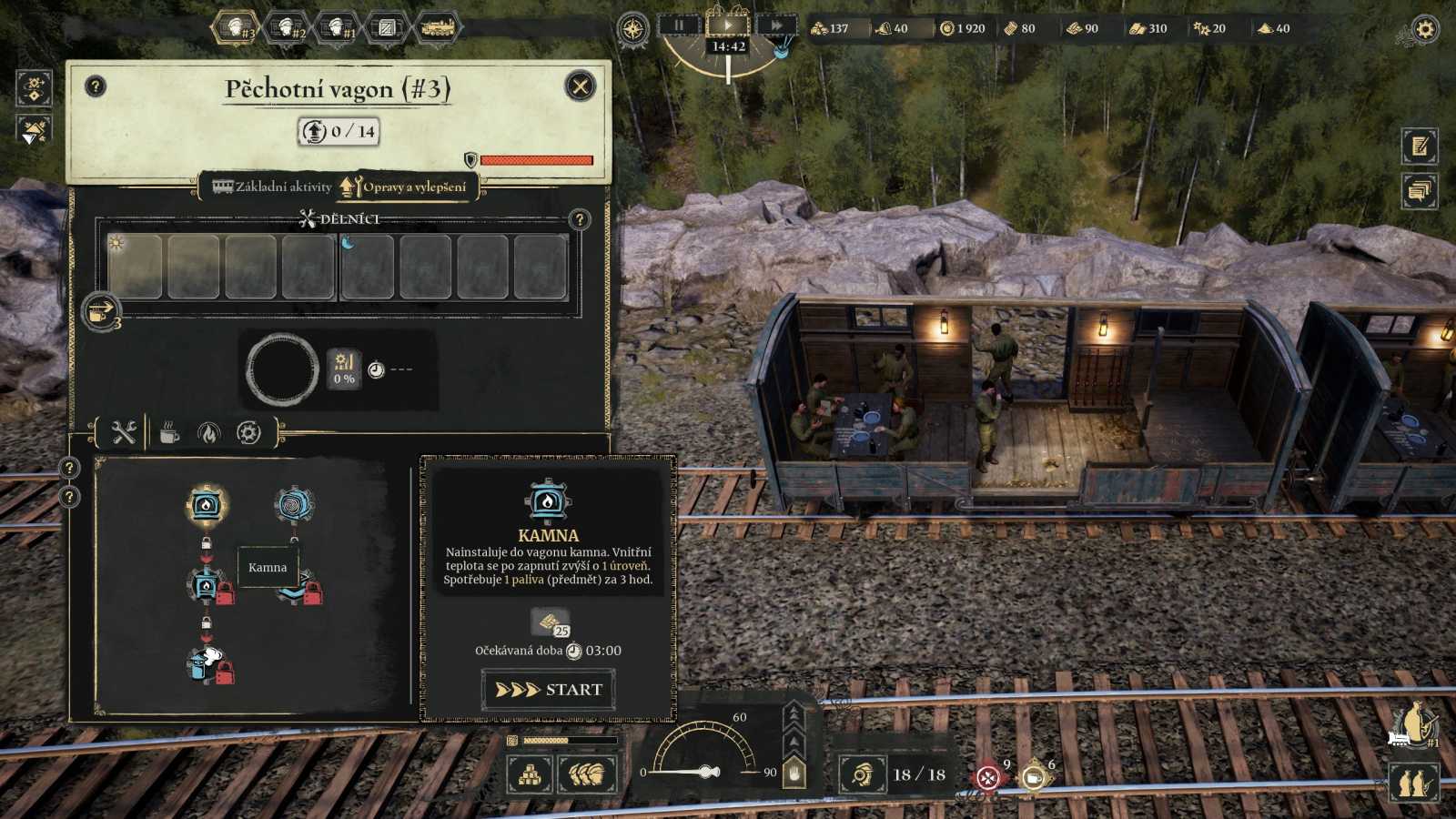The width and height of the screenshot is (1456, 819).
Task: Select the flame upgrade category
Action: [208, 433]
